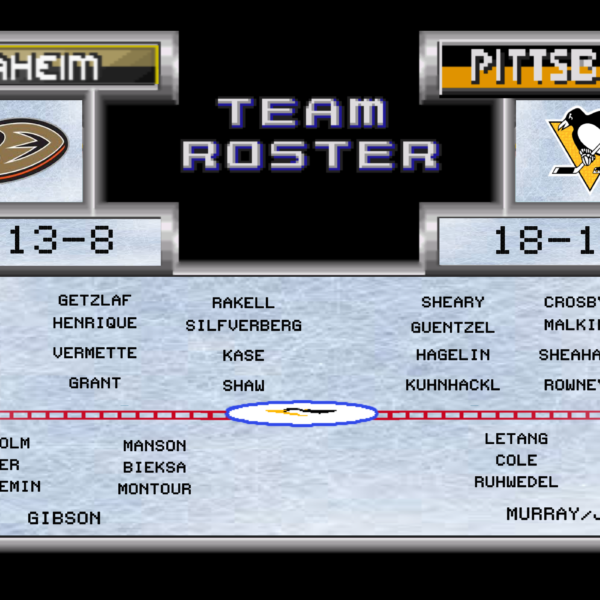Select Silfverberg from the Anaheim wingers
This screenshot has height=600, width=600.
click(243, 326)
